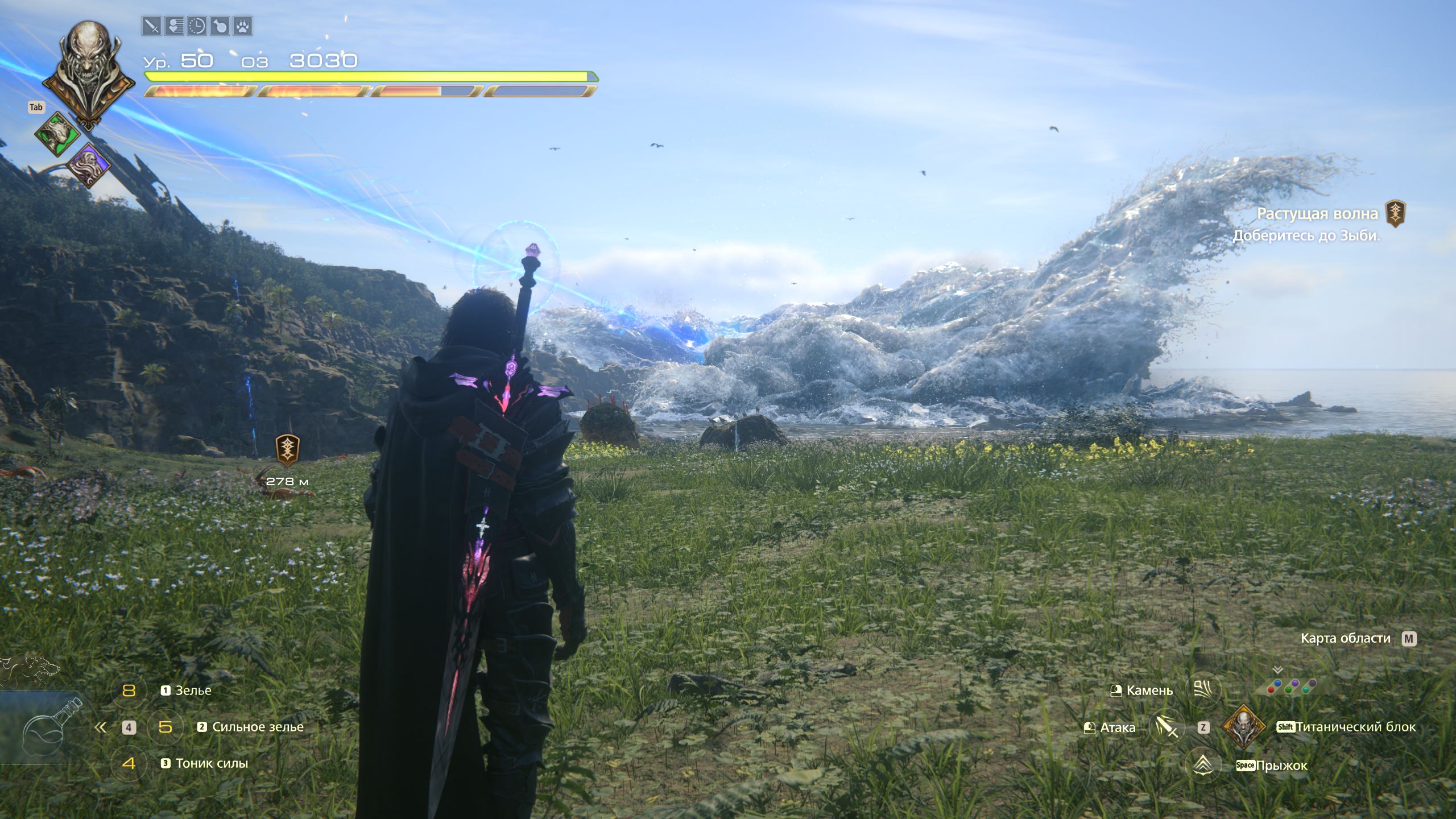Click the sword status icon

pyautogui.click(x=151, y=26)
